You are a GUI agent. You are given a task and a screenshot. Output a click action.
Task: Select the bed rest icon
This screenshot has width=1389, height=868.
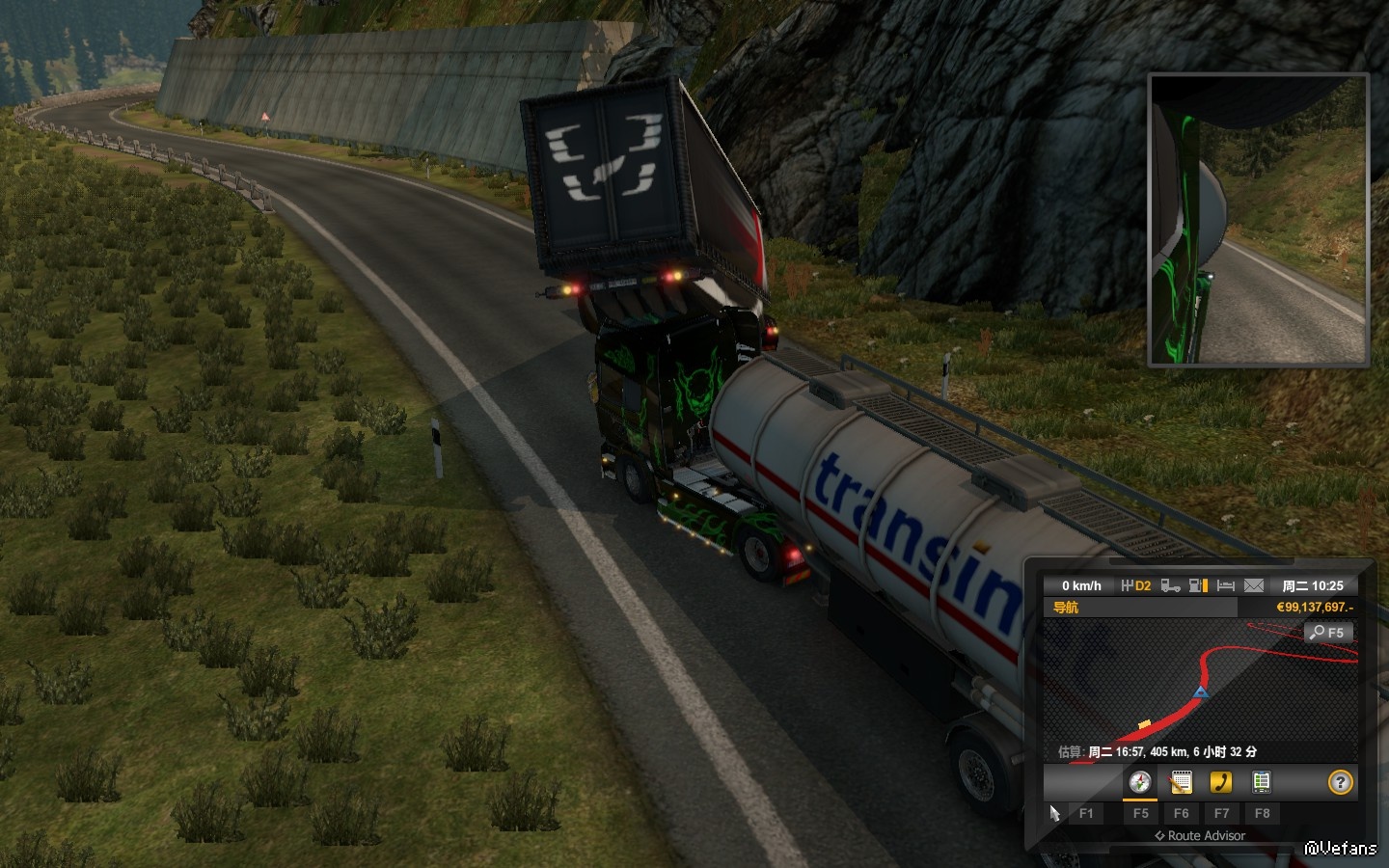1226,585
